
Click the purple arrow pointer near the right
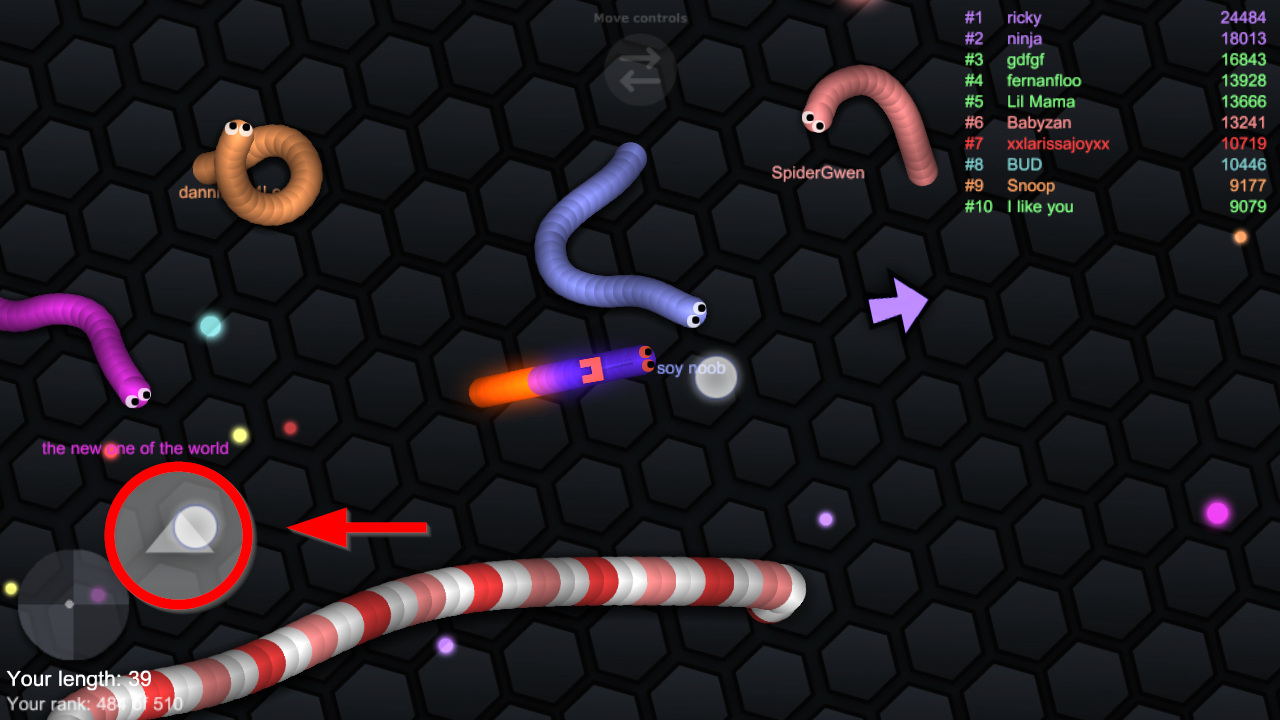(898, 305)
